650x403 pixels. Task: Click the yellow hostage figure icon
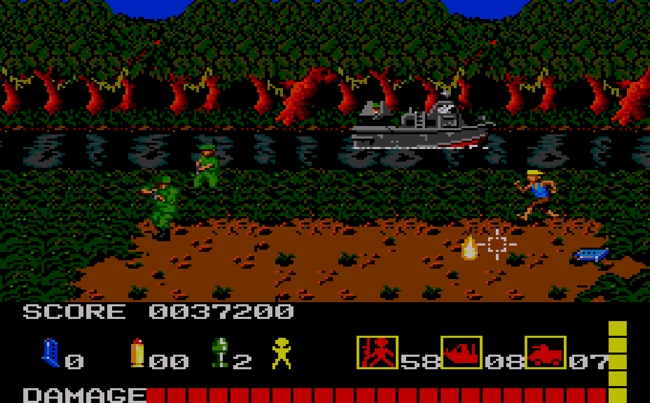click(x=282, y=355)
